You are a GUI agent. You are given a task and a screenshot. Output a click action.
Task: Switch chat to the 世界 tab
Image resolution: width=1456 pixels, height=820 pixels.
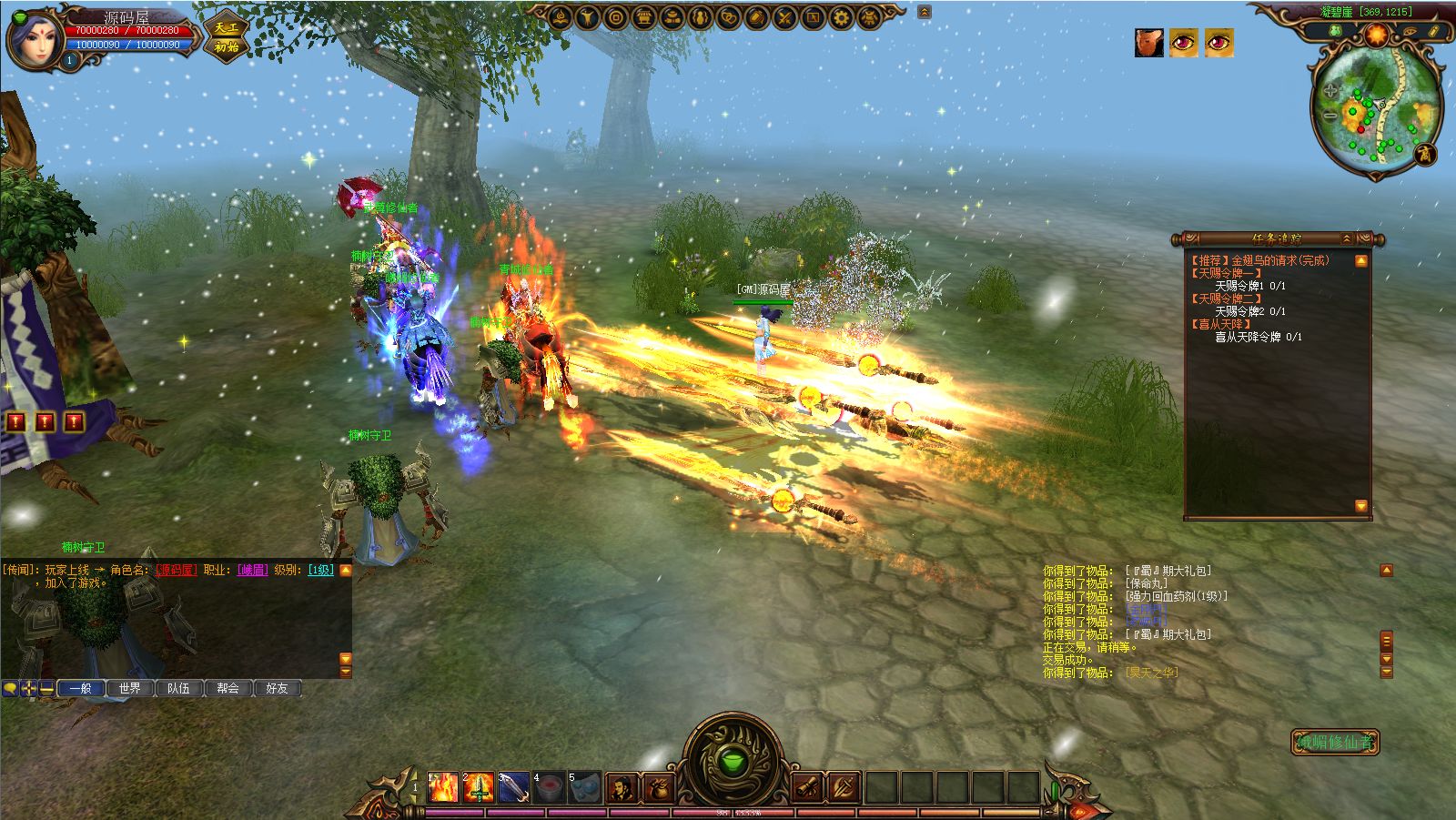(129, 688)
